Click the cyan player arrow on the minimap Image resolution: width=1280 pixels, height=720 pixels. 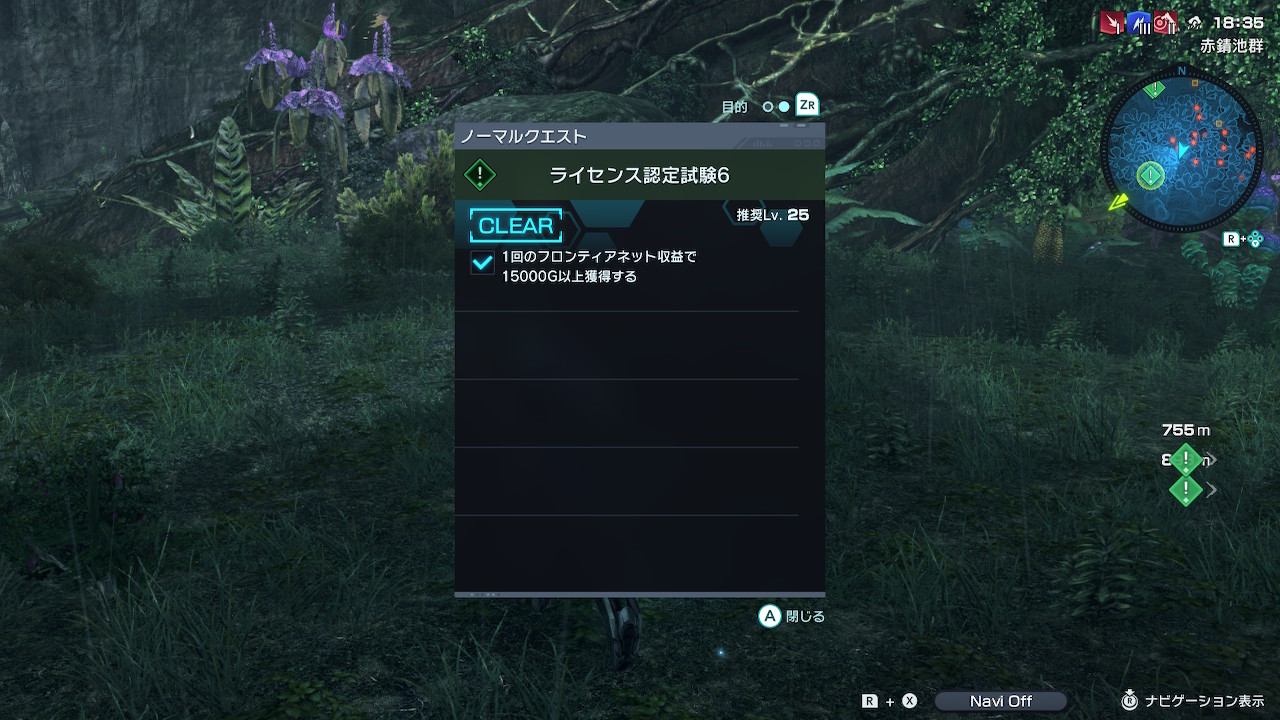pos(1183,150)
